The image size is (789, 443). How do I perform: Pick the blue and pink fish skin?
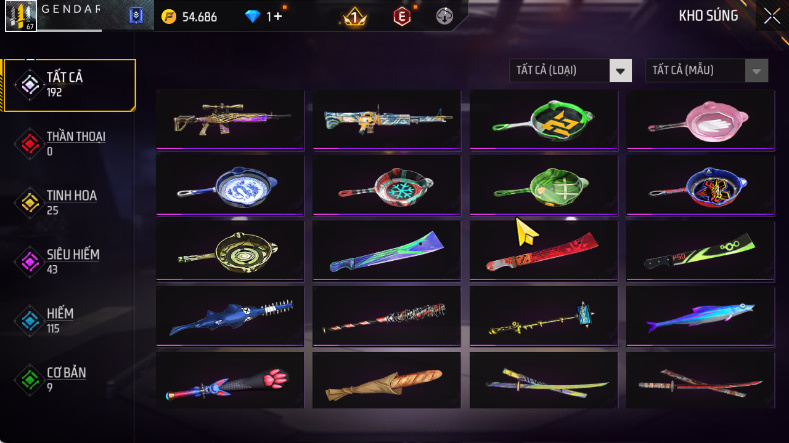click(x=700, y=315)
